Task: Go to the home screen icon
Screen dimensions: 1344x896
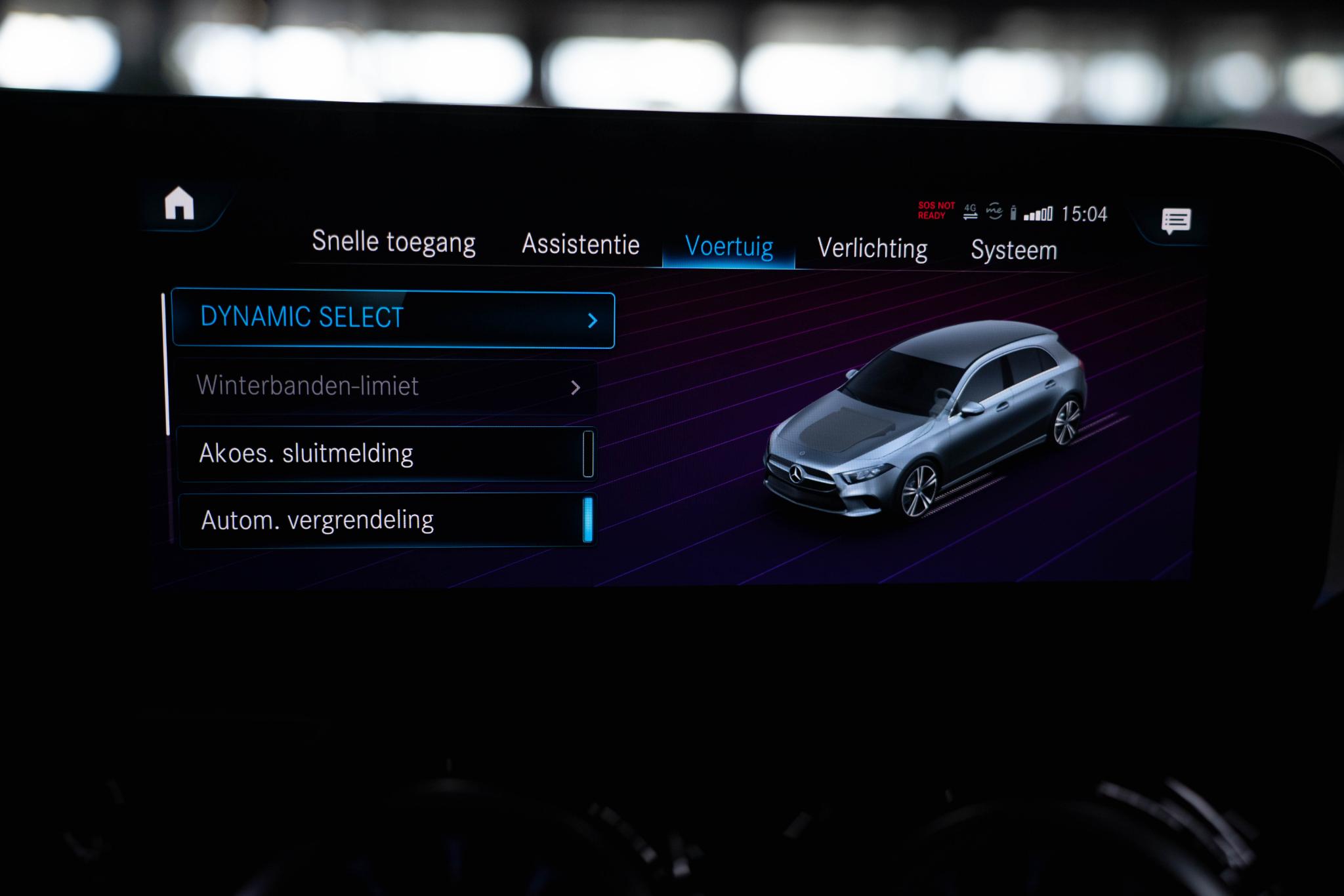Action: (179, 203)
